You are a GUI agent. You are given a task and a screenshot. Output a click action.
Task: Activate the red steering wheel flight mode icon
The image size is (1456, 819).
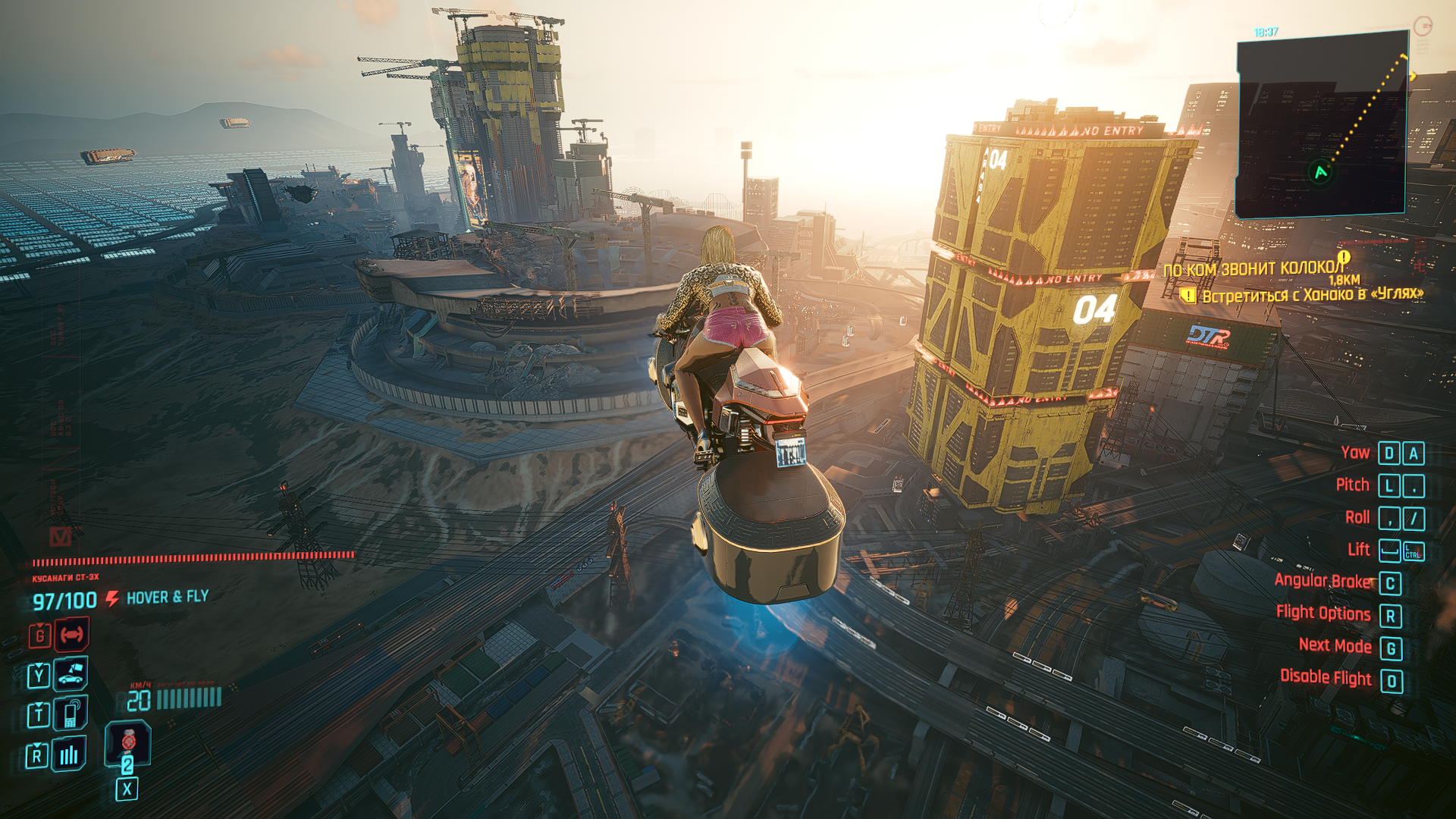[x=72, y=635]
